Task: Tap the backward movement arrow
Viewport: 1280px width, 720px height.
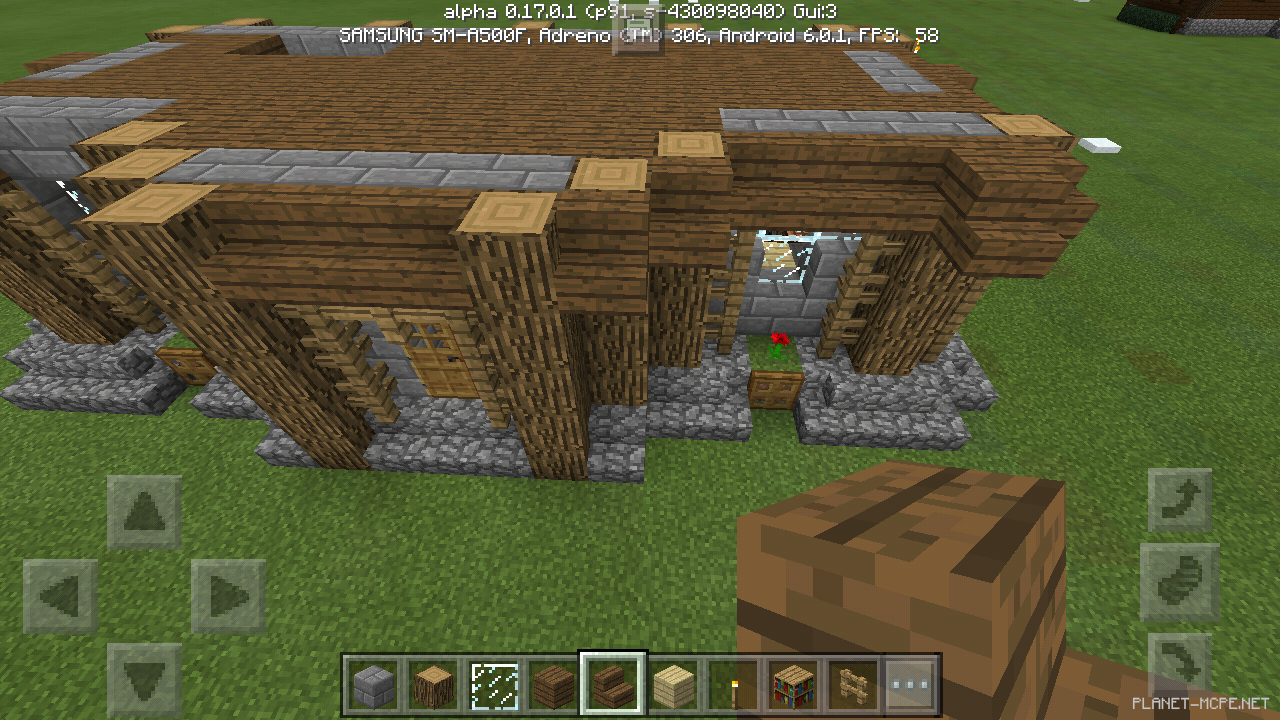Action: click(x=145, y=678)
